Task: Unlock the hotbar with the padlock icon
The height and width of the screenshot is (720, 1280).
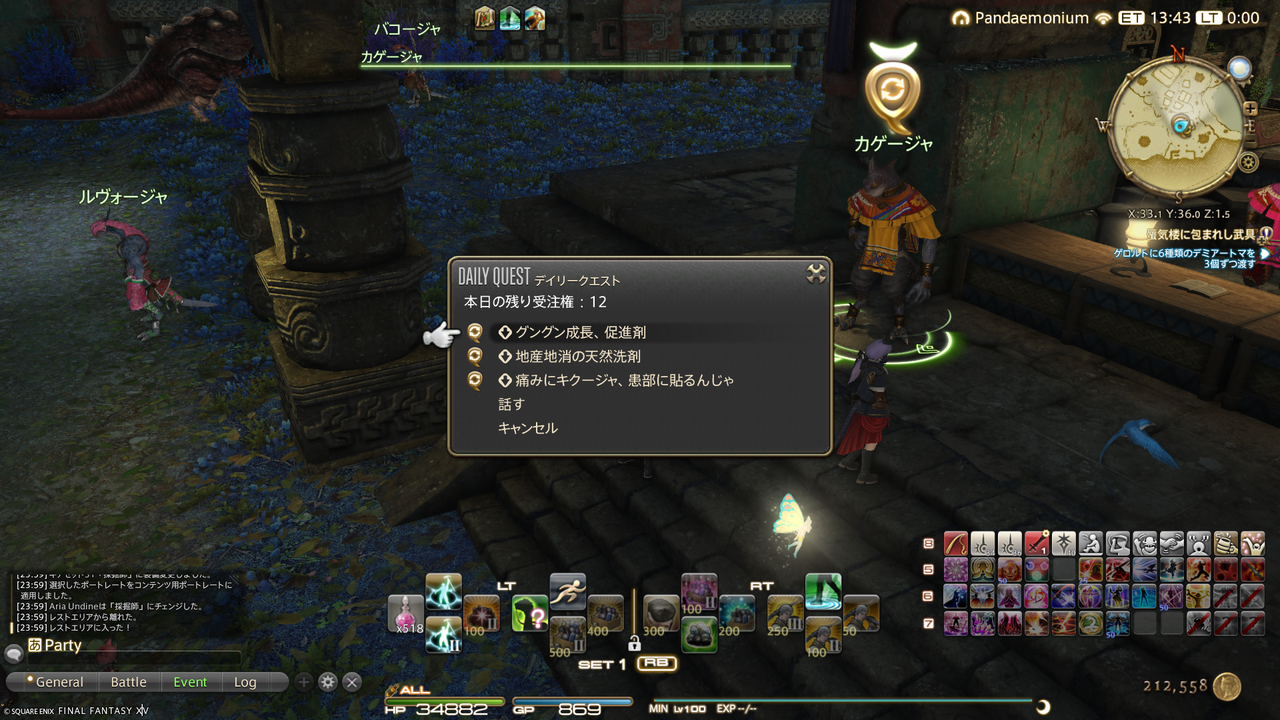Action: click(x=636, y=645)
